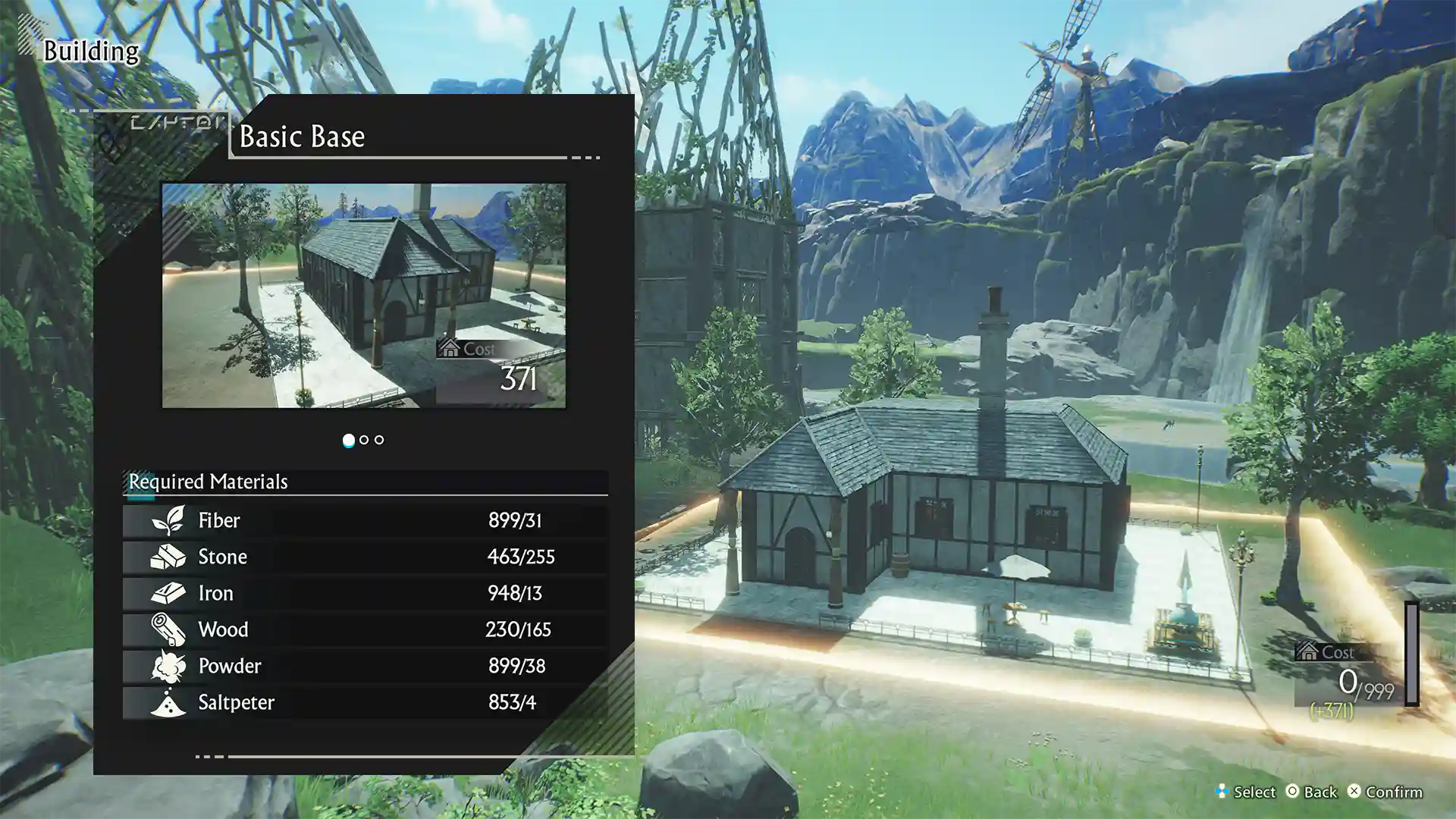This screenshot has height=819, width=1456.
Task: Click the first preview page dot
Action: [x=348, y=440]
